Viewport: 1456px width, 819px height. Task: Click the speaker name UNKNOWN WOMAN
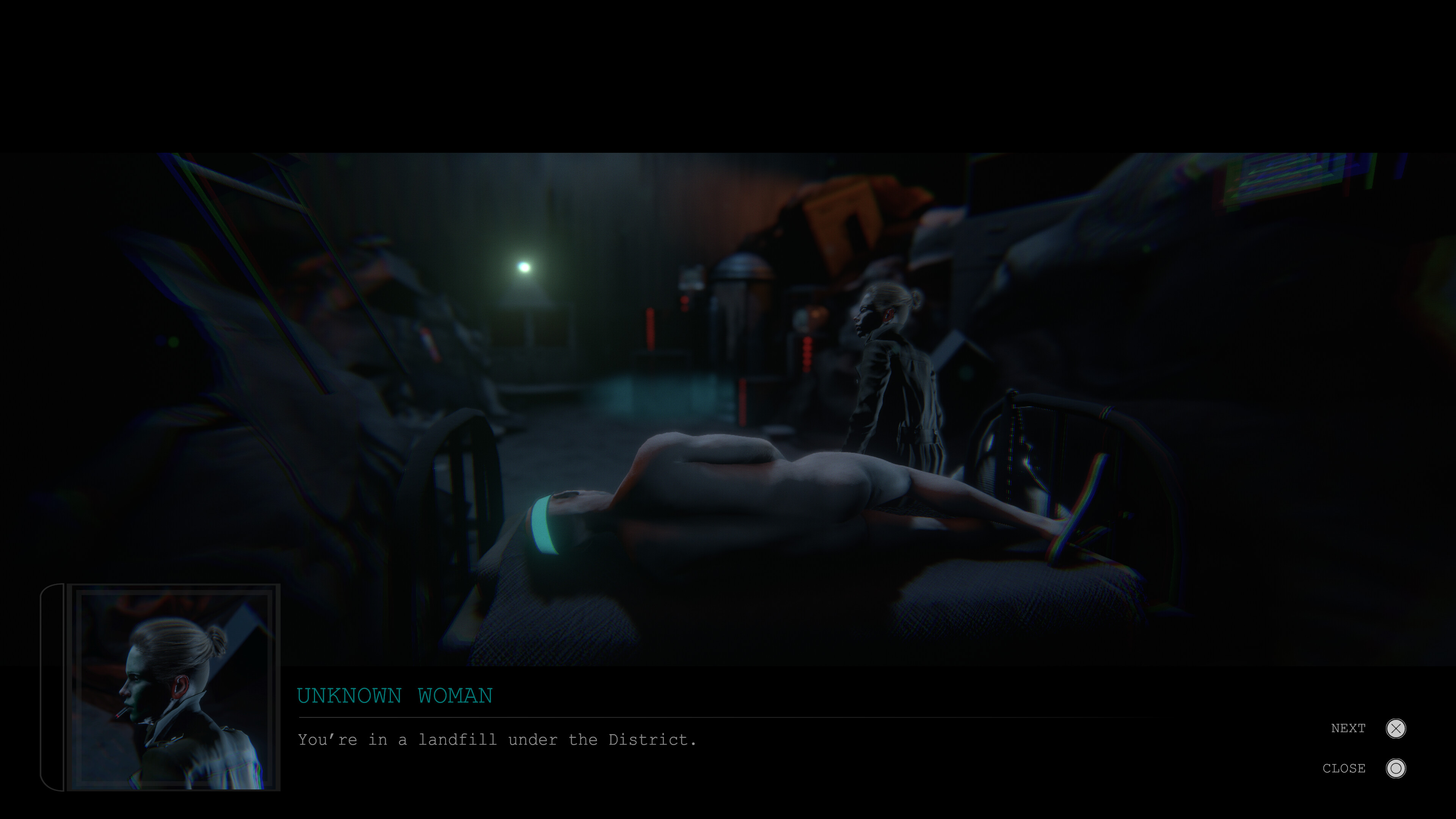click(x=394, y=696)
